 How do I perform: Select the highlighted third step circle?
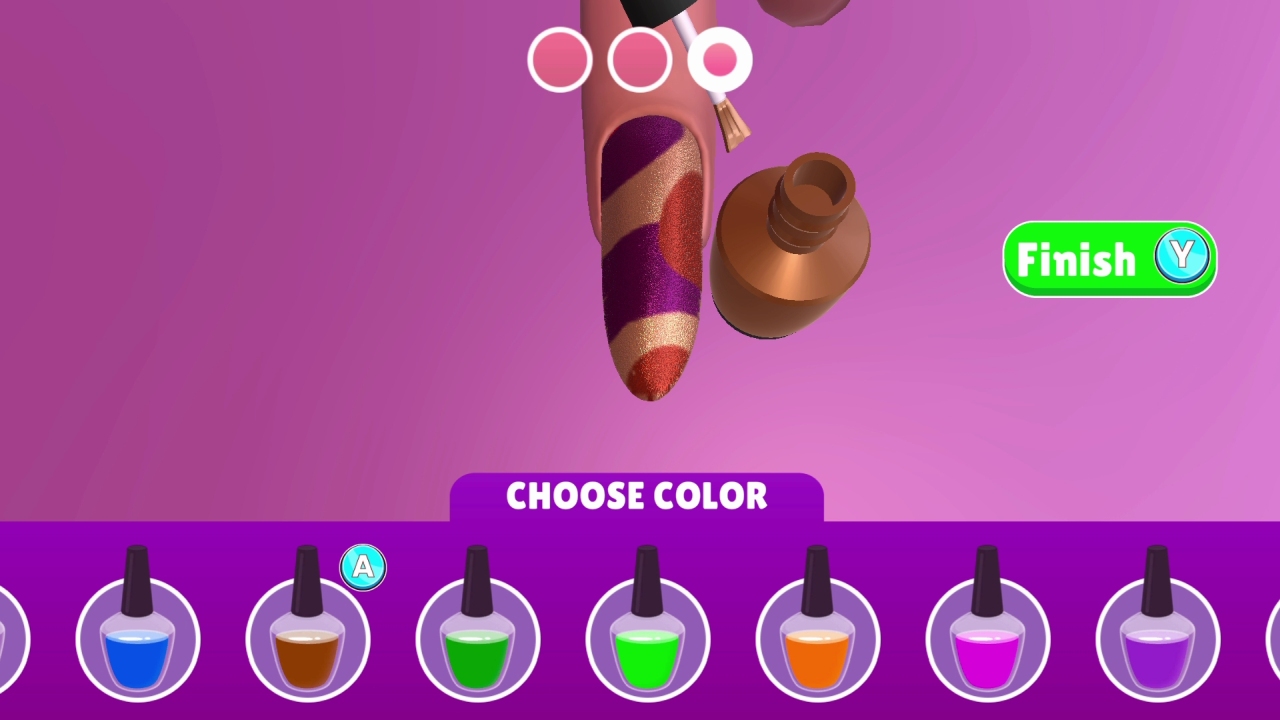click(x=719, y=60)
